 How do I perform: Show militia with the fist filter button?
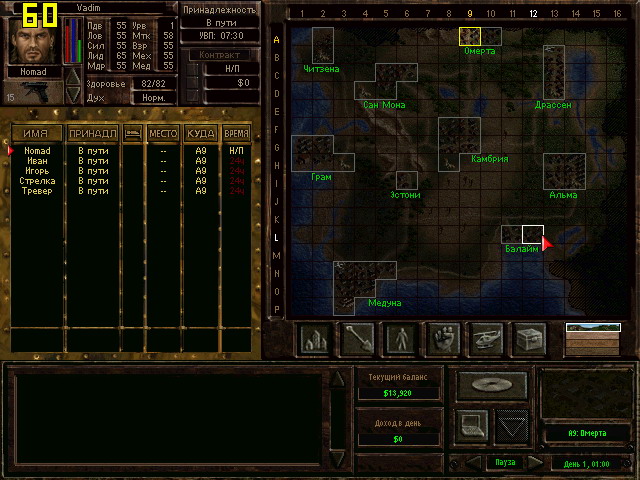click(444, 340)
